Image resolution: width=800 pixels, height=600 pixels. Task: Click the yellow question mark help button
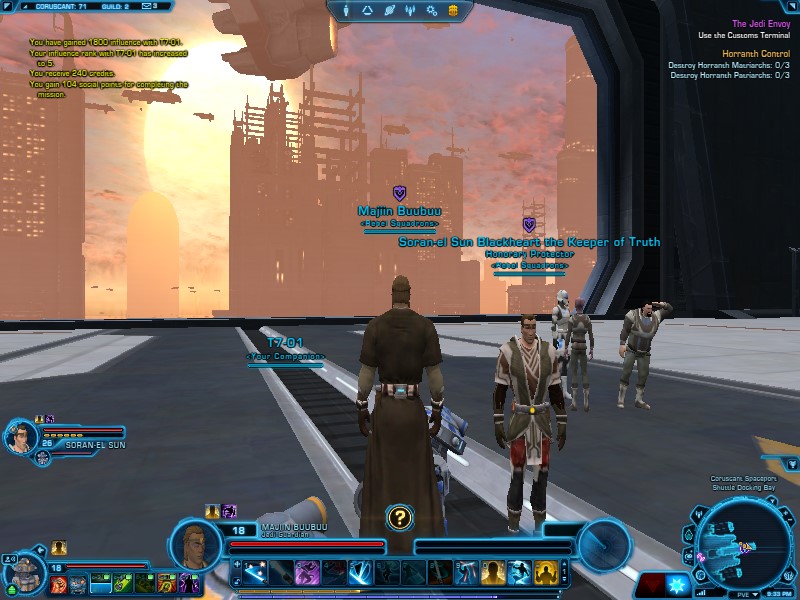click(x=399, y=517)
